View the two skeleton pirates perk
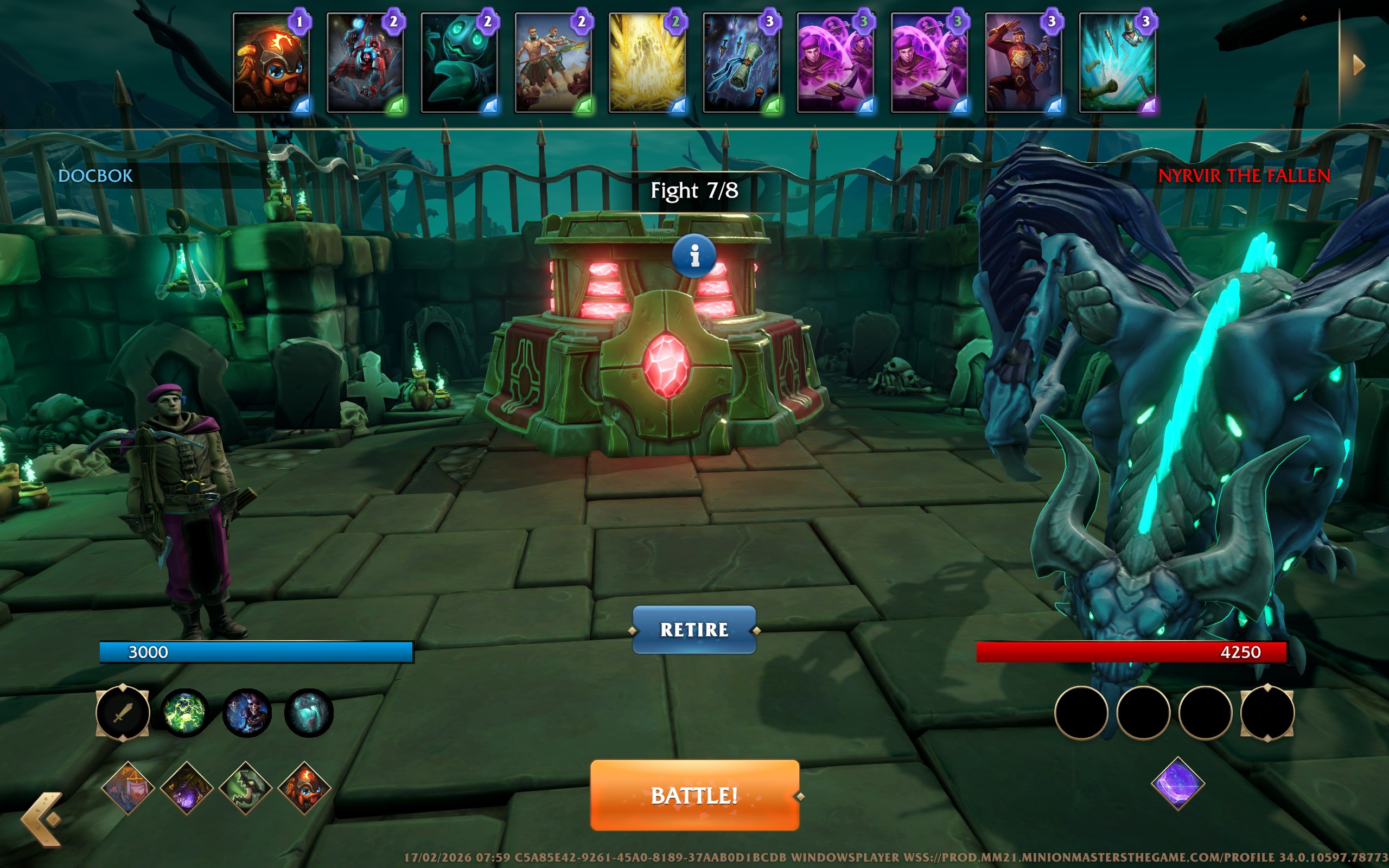 pyautogui.click(x=247, y=713)
